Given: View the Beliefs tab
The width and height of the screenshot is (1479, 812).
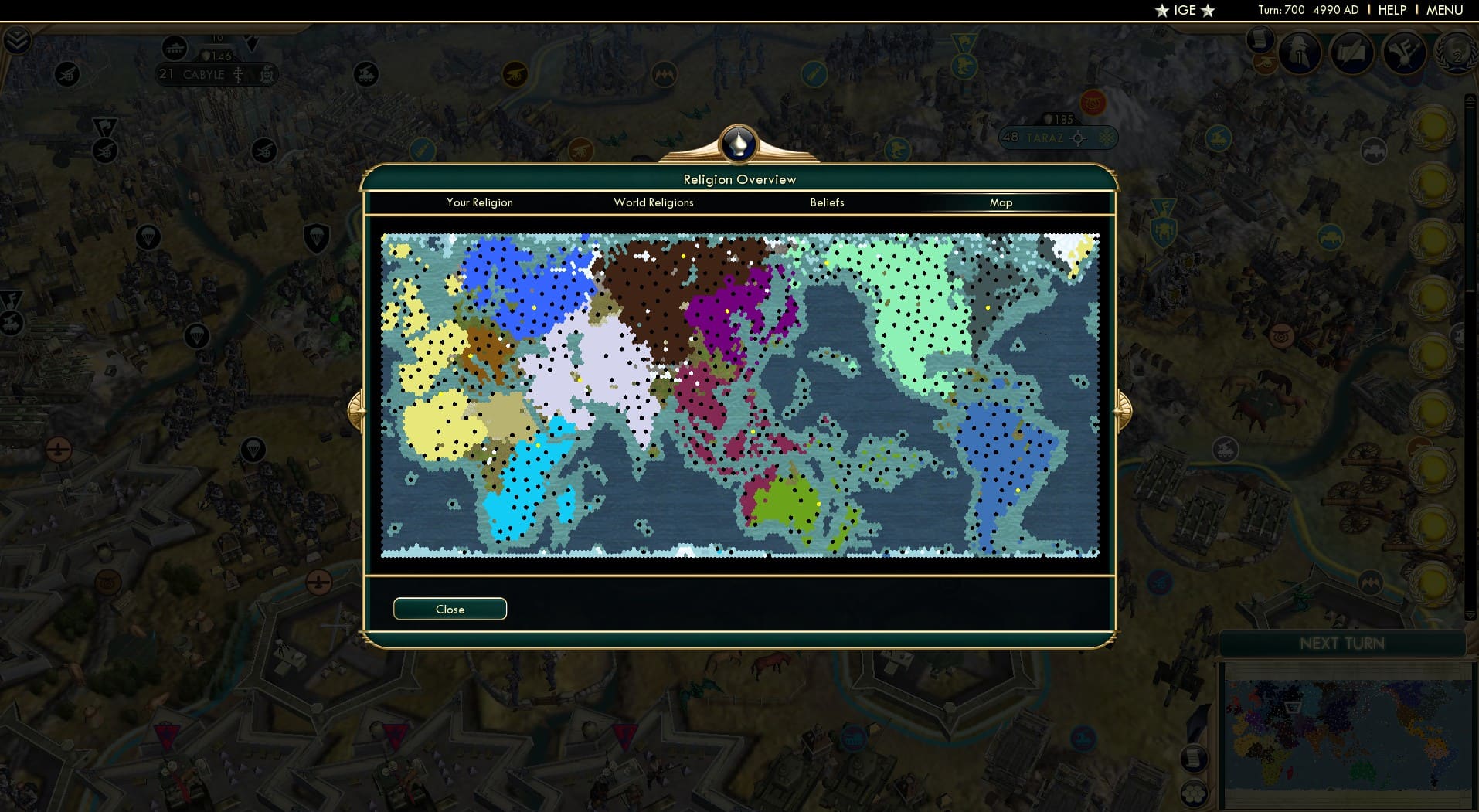Looking at the screenshot, I should coord(827,202).
